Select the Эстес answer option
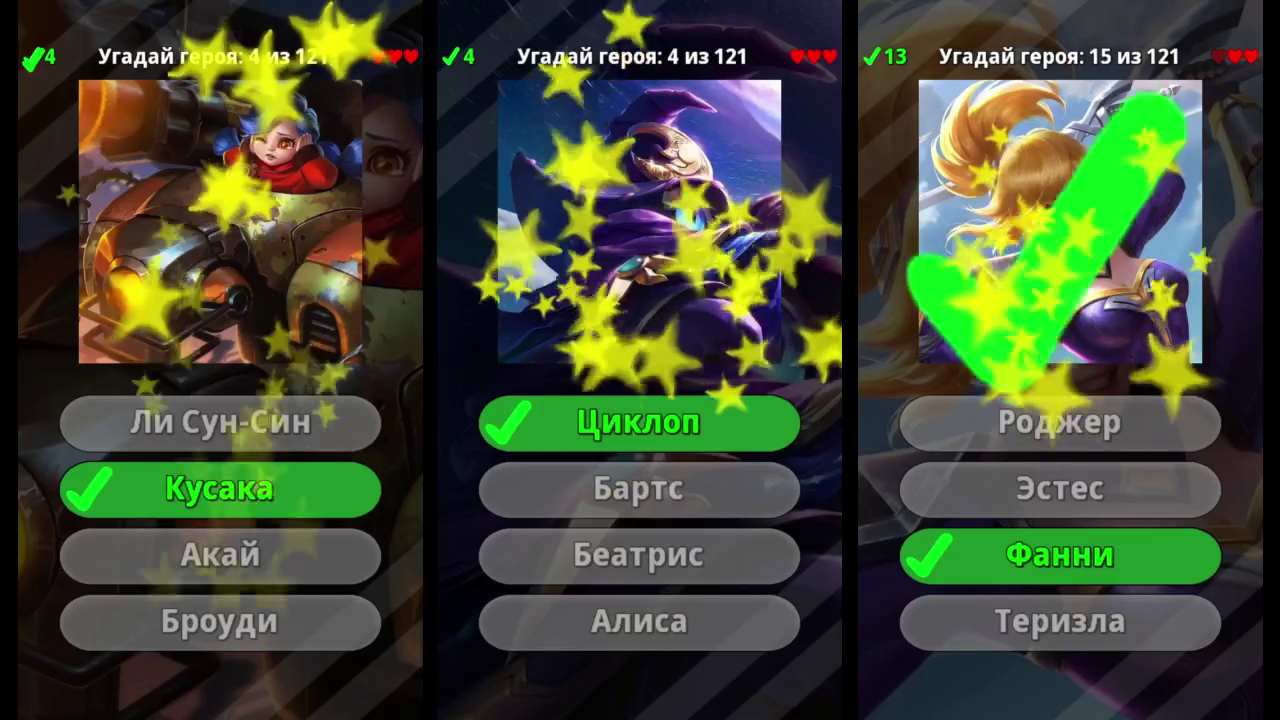Screen dimensions: 1280x720 click(x=1060, y=489)
